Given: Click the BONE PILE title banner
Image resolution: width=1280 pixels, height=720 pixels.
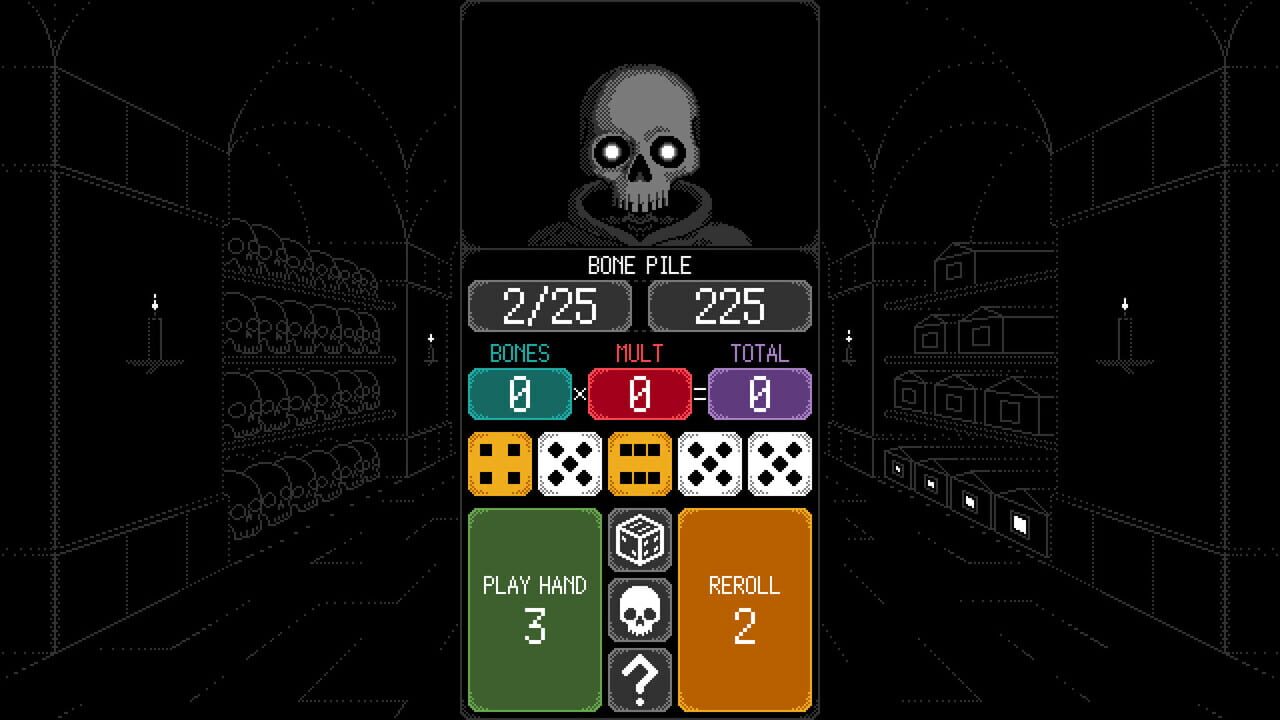Looking at the screenshot, I should [x=639, y=265].
